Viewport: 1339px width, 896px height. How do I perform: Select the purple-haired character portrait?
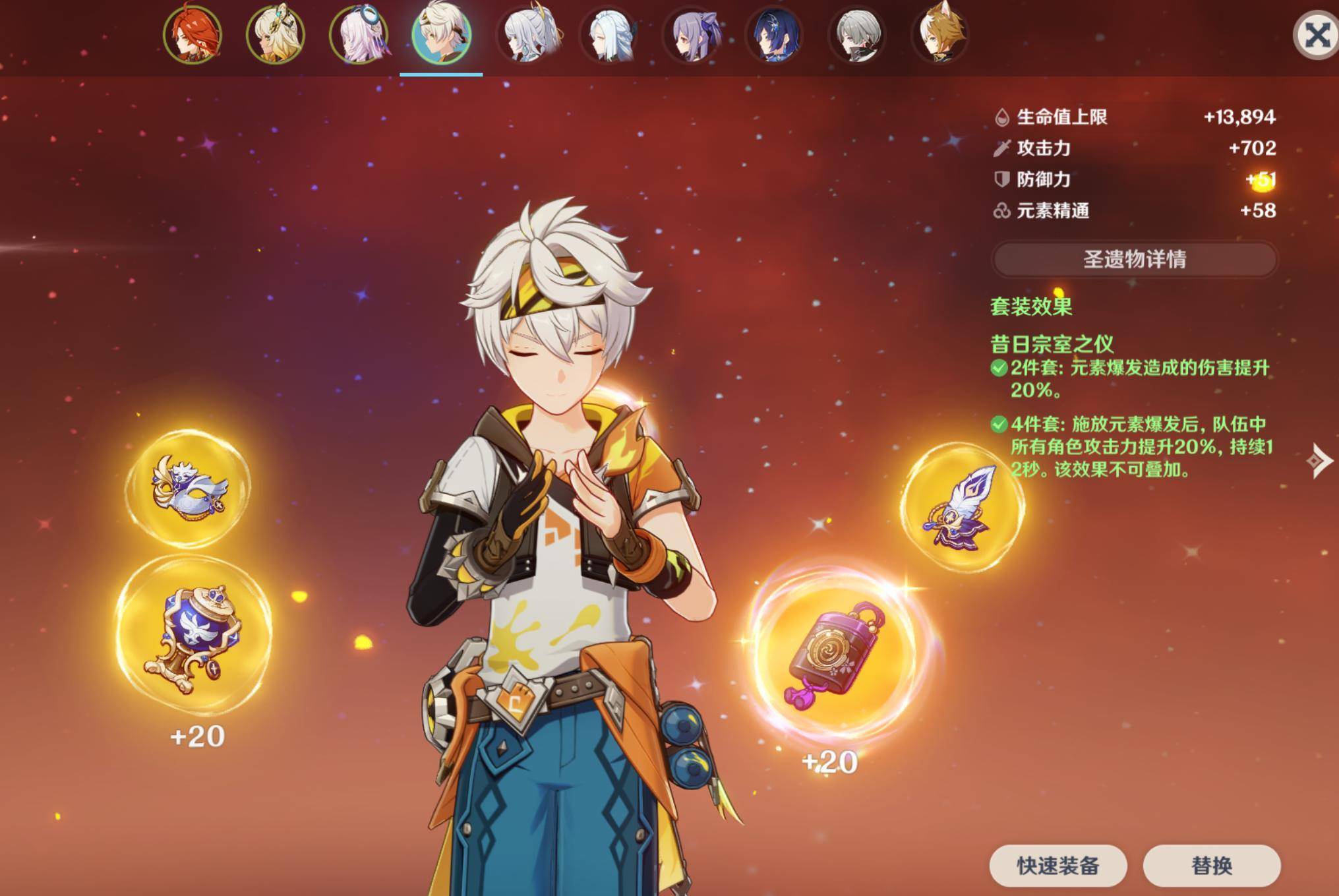692,35
